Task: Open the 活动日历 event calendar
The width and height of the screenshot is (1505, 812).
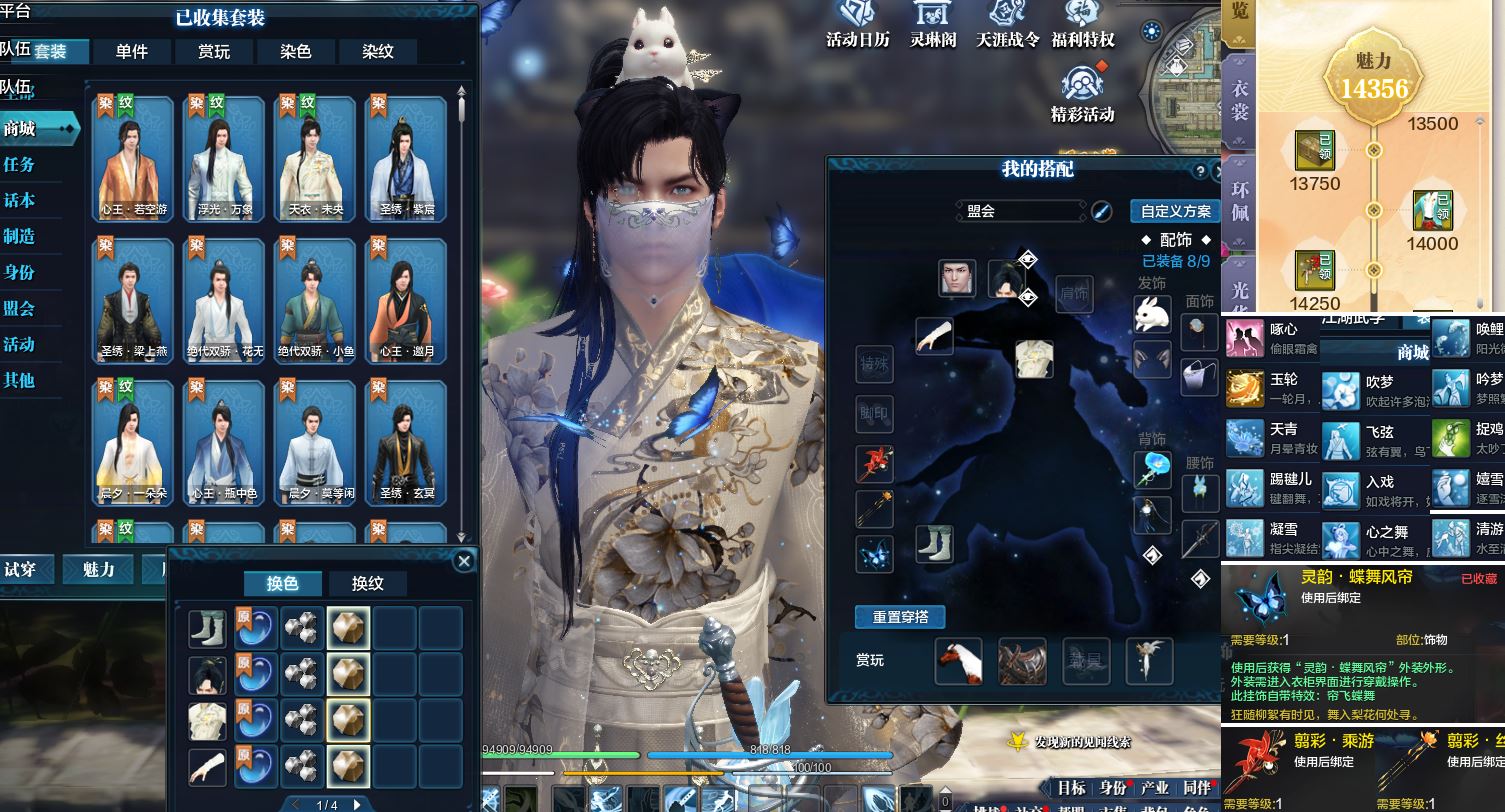Action: pyautogui.click(x=857, y=24)
